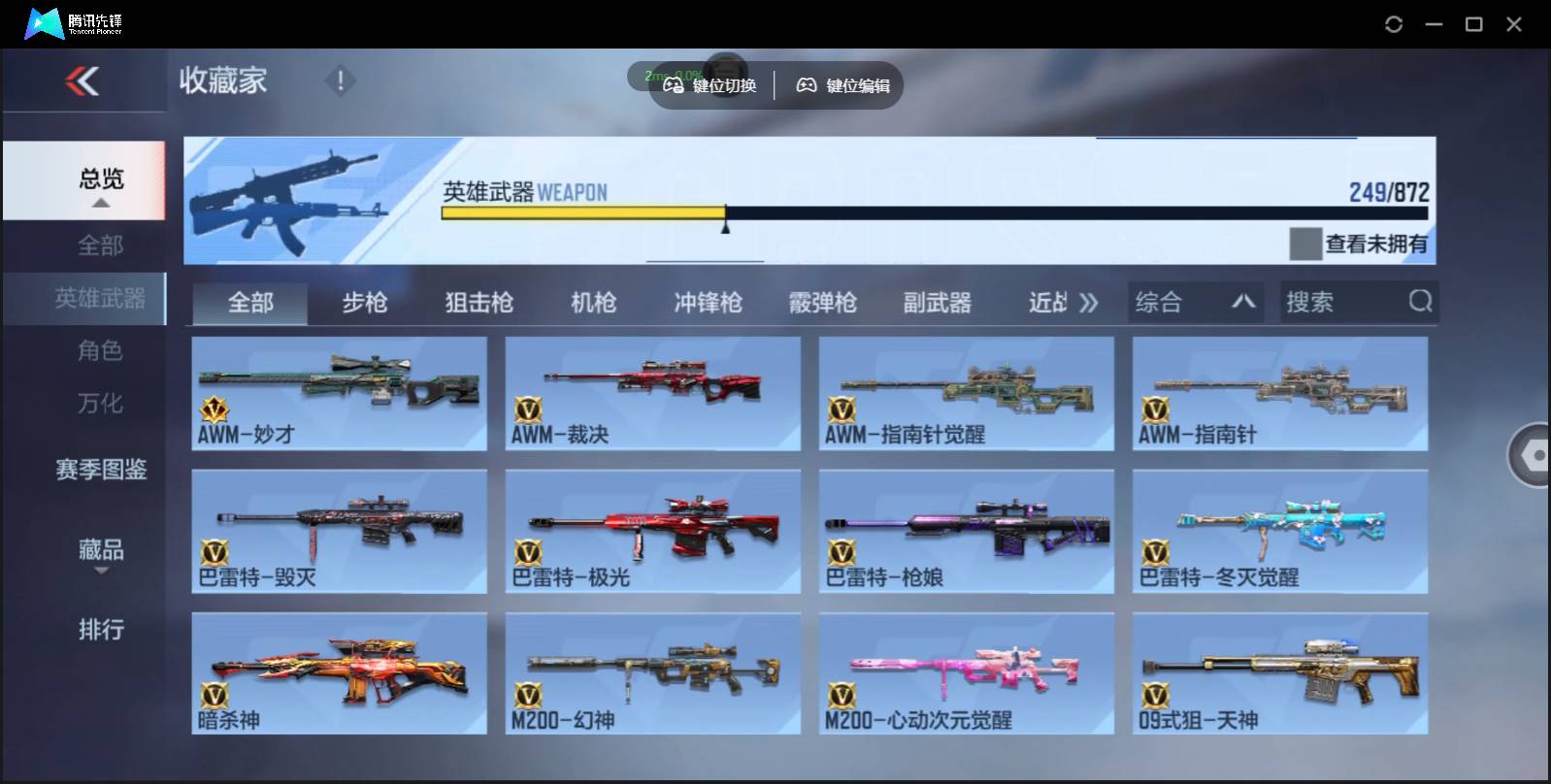The image size is (1551, 784).
Task: Click the yellow weapon collection progress bar
Action: (582, 212)
